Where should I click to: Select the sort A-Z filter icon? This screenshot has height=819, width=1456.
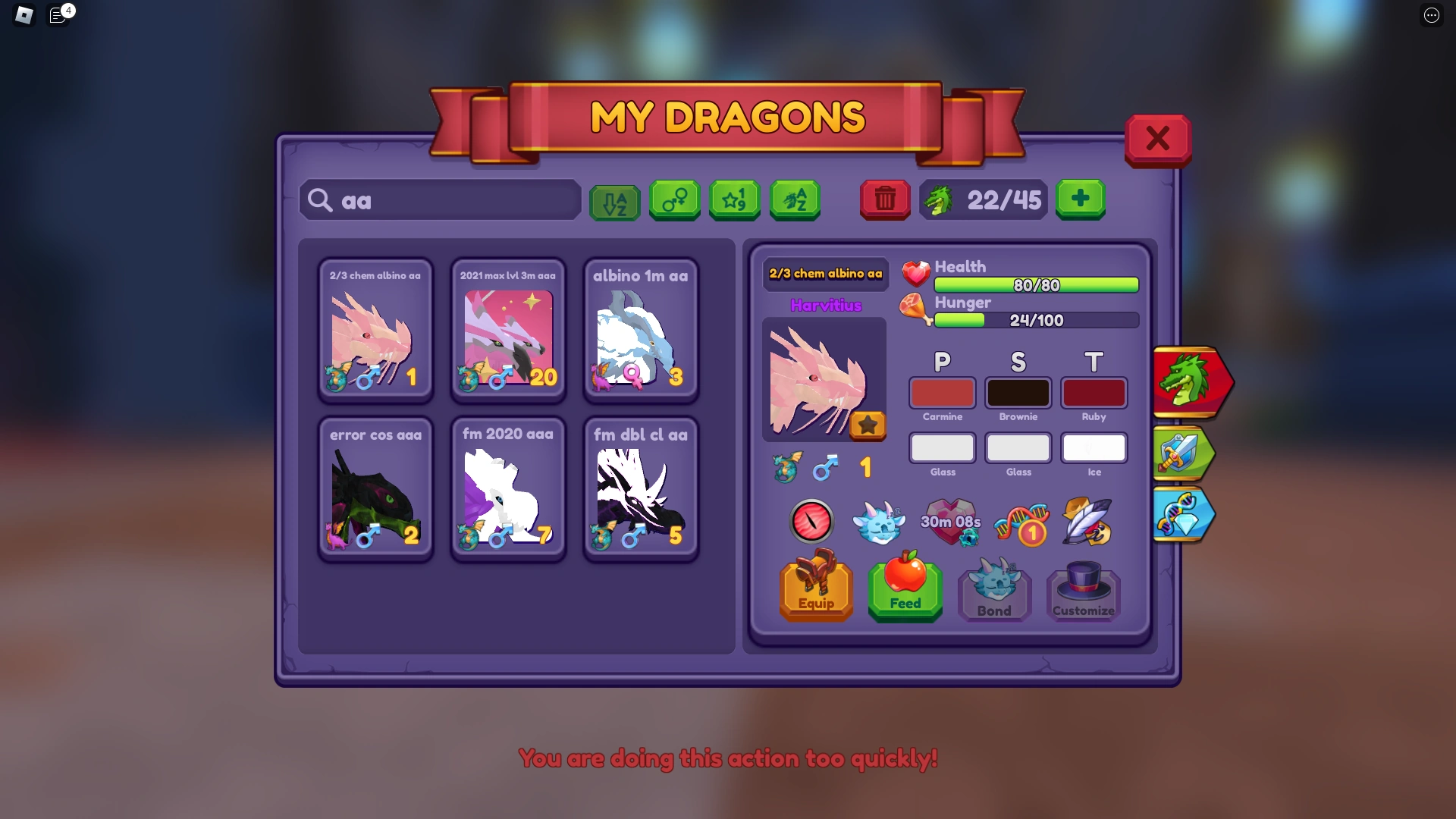(614, 200)
